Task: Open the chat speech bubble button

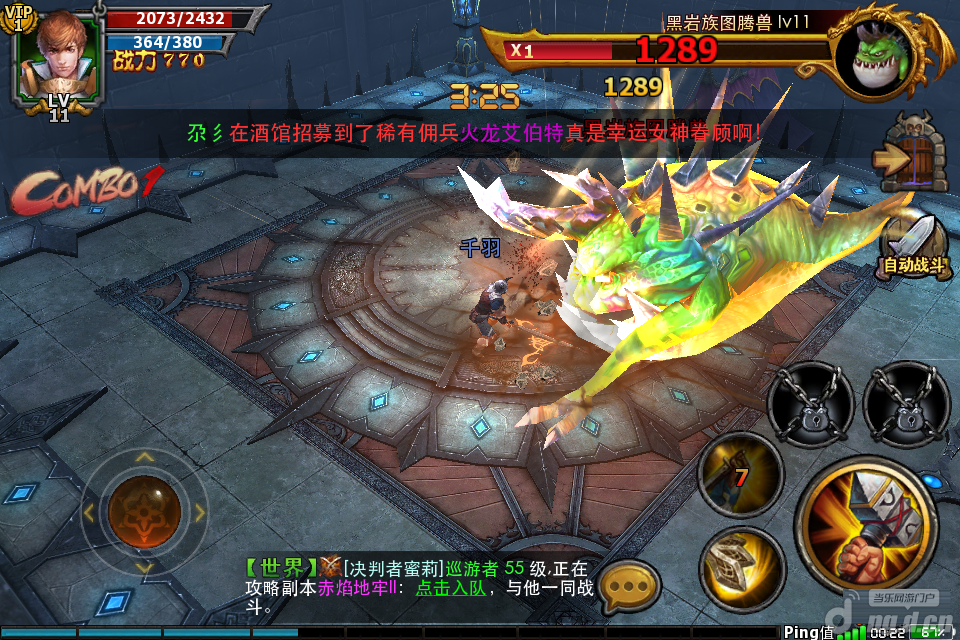Action: pyautogui.click(x=627, y=586)
